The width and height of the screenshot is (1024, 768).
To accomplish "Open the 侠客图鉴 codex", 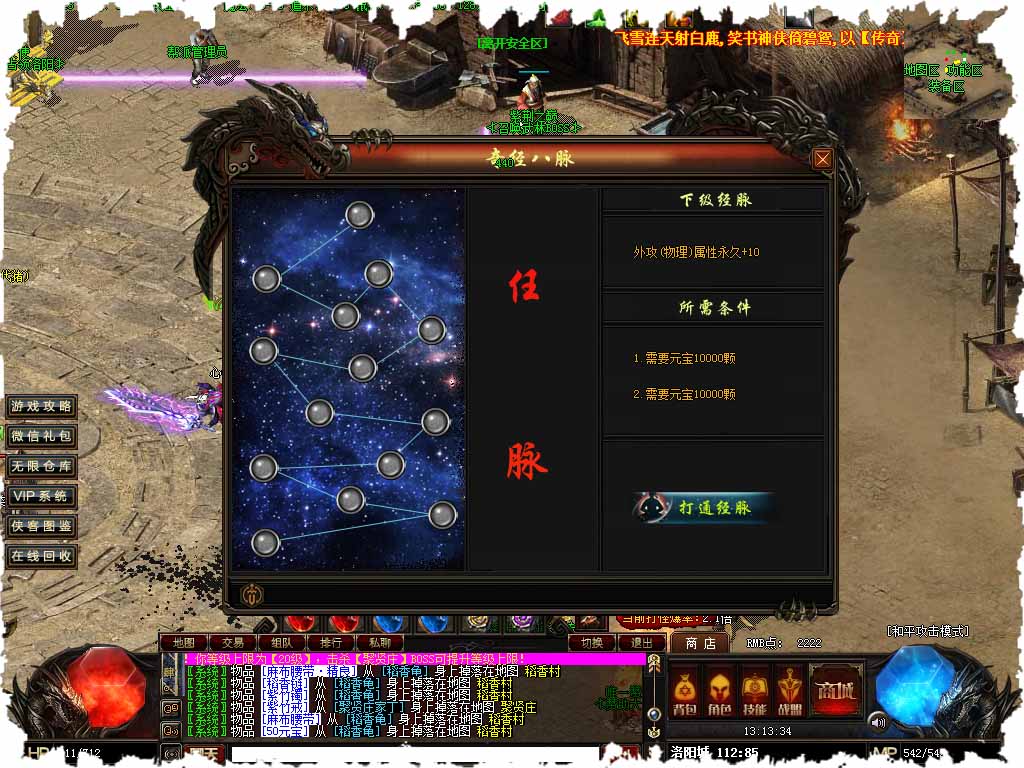I will (41, 526).
